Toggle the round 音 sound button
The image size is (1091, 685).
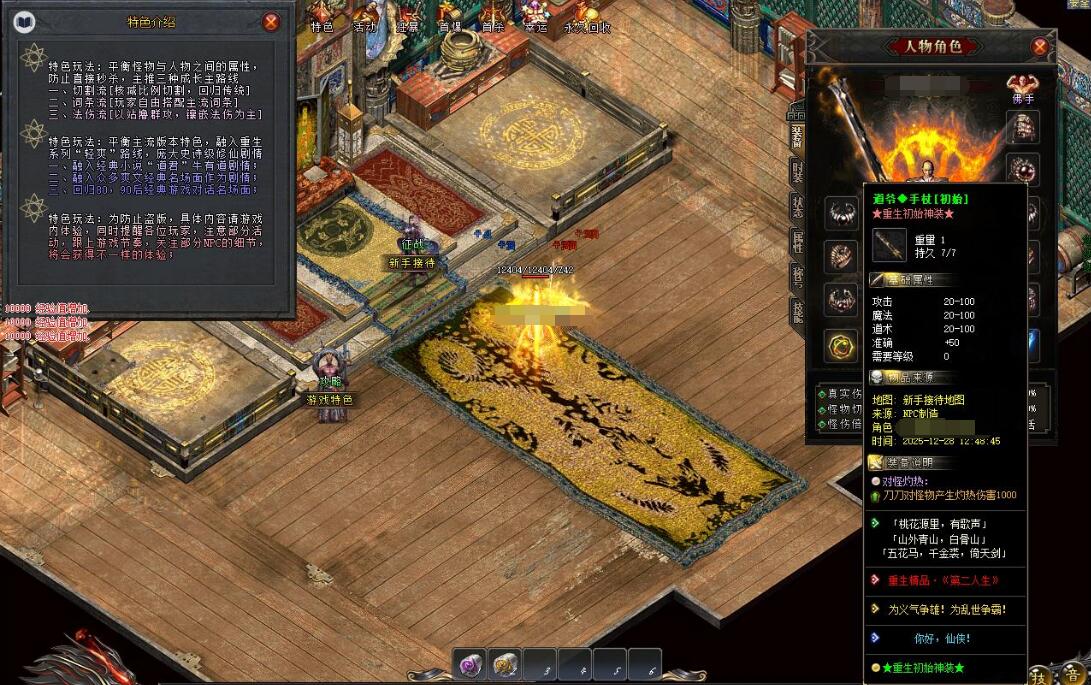[x=1072, y=674]
